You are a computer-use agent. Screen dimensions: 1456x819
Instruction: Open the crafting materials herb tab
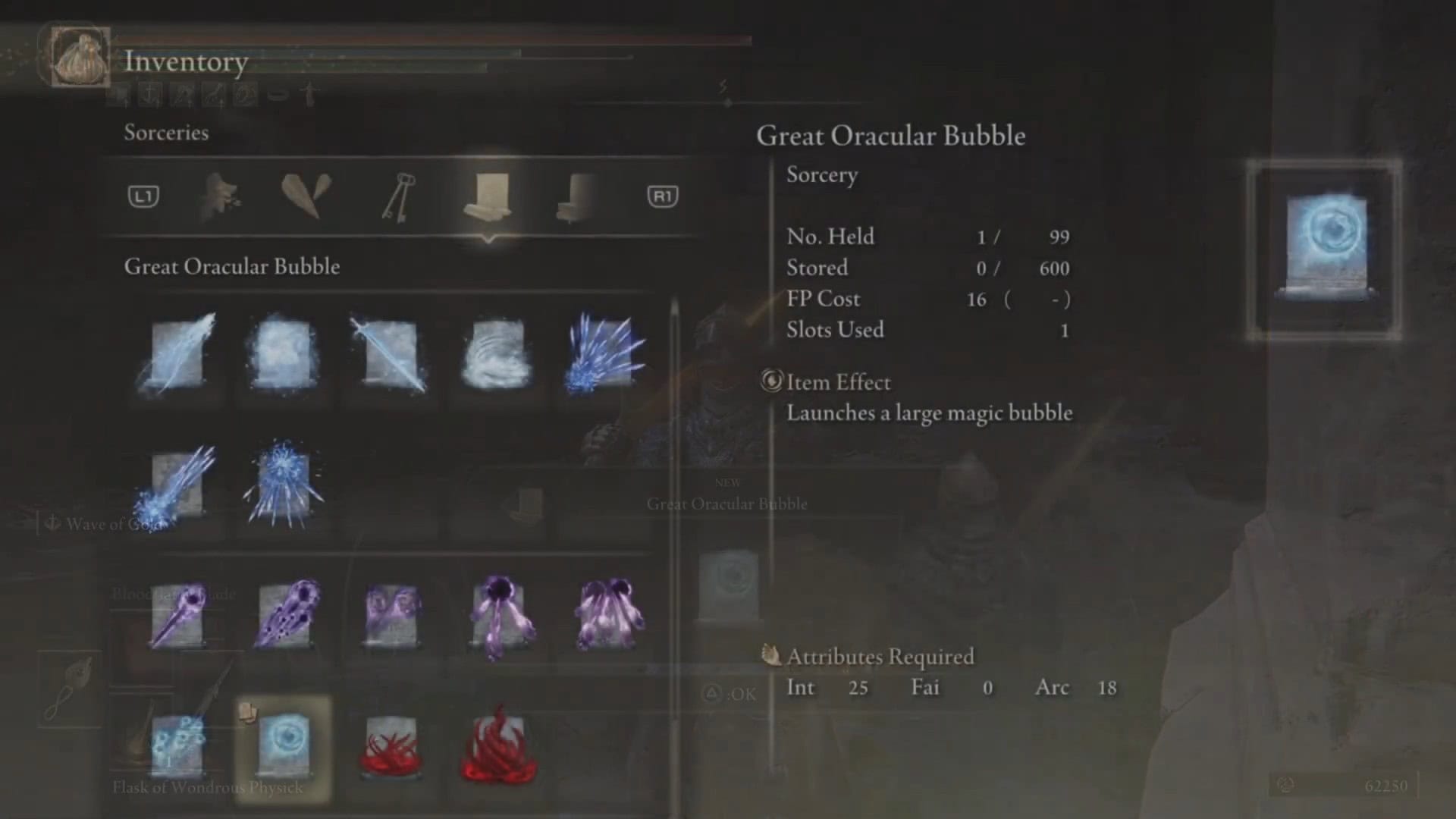click(x=221, y=197)
